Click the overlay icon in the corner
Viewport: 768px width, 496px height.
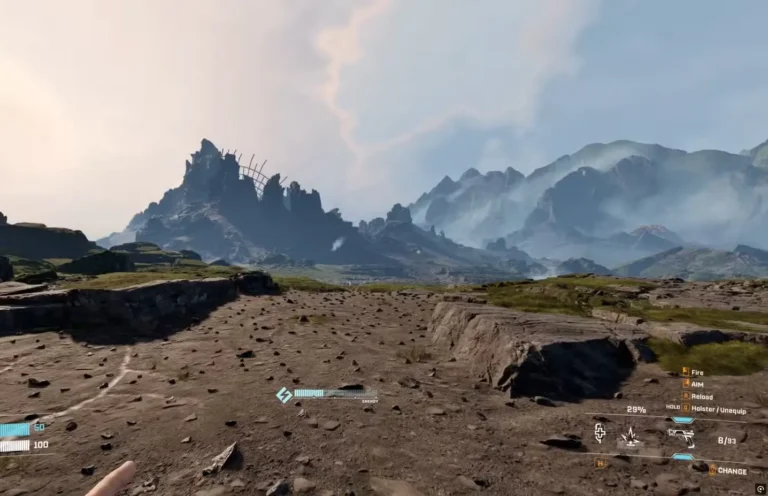pos(760,489)
